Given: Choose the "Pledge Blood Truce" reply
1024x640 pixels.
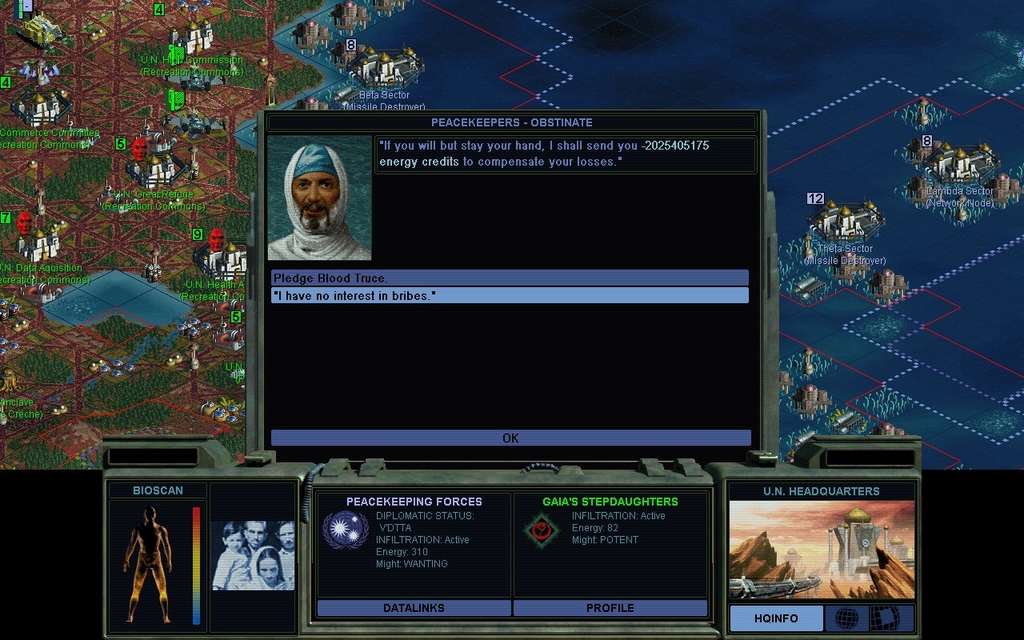Looking at the screenshot, I should coord(509,278).
